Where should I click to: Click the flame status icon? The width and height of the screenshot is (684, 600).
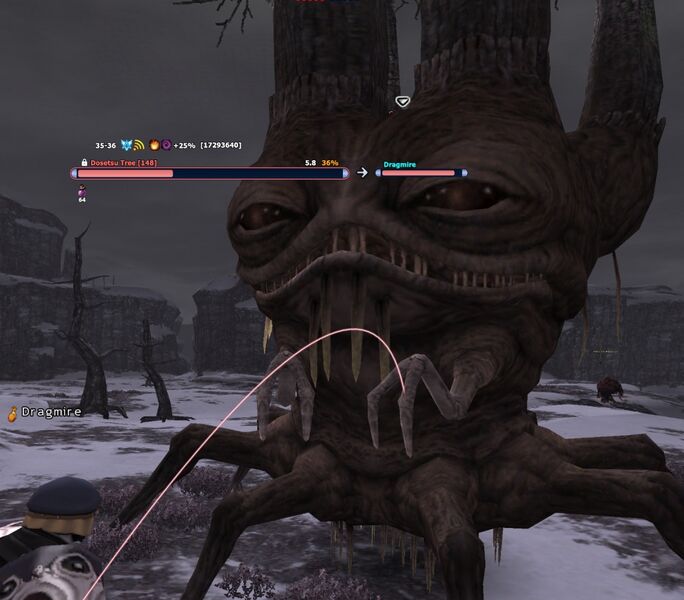click(x=153, y=146)
